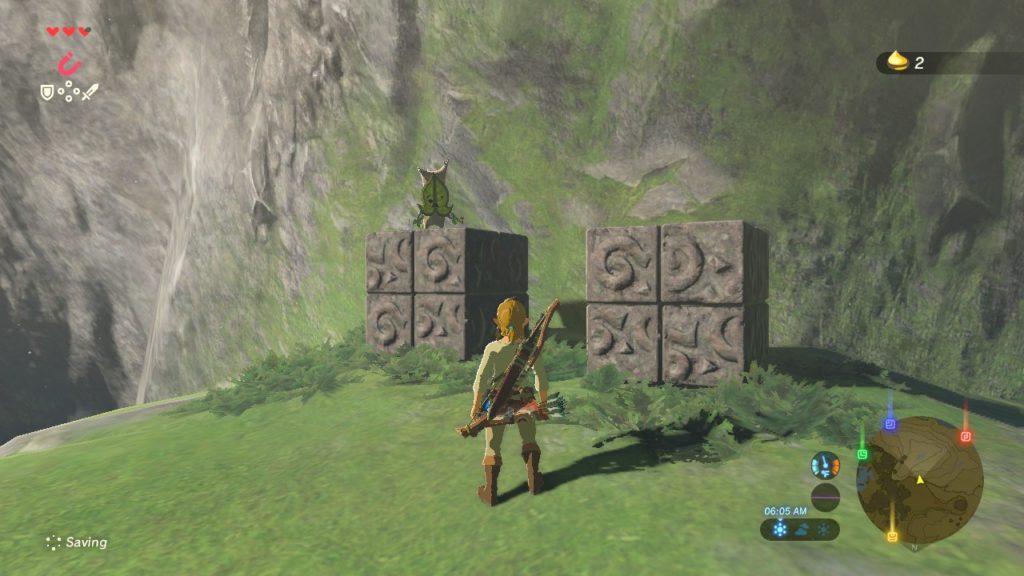Screen dimensions: 1024x576
Task: Select the sword quick-menu icon
Action: coord(90,92)
